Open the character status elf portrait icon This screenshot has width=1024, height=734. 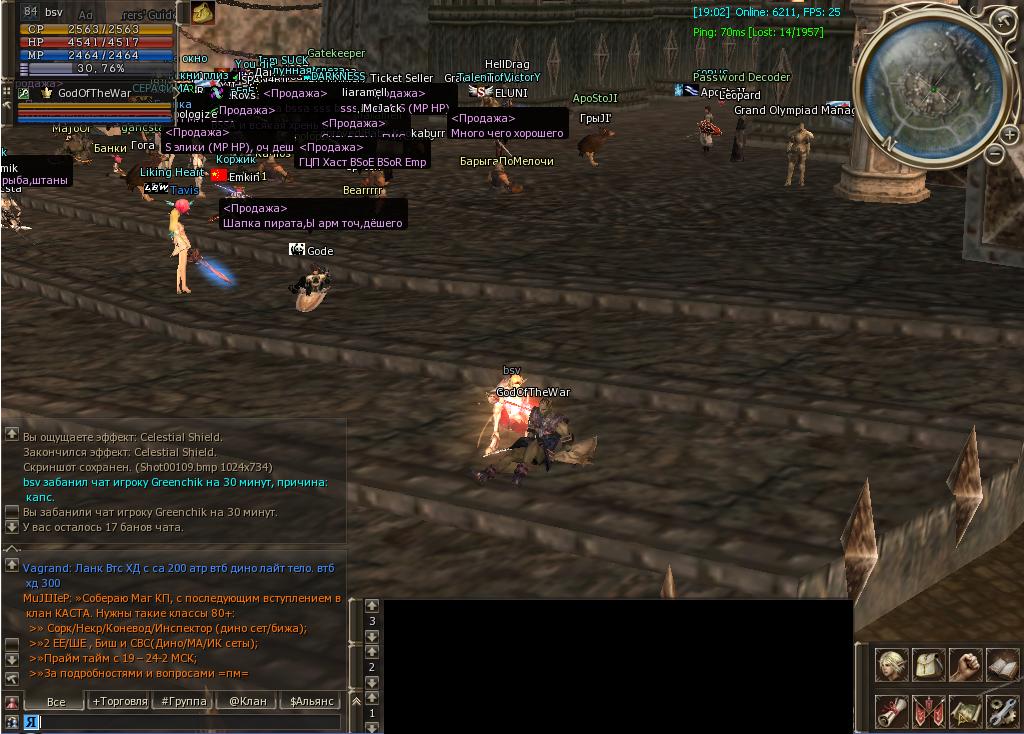pyautogui.click(x=892, y=665)
